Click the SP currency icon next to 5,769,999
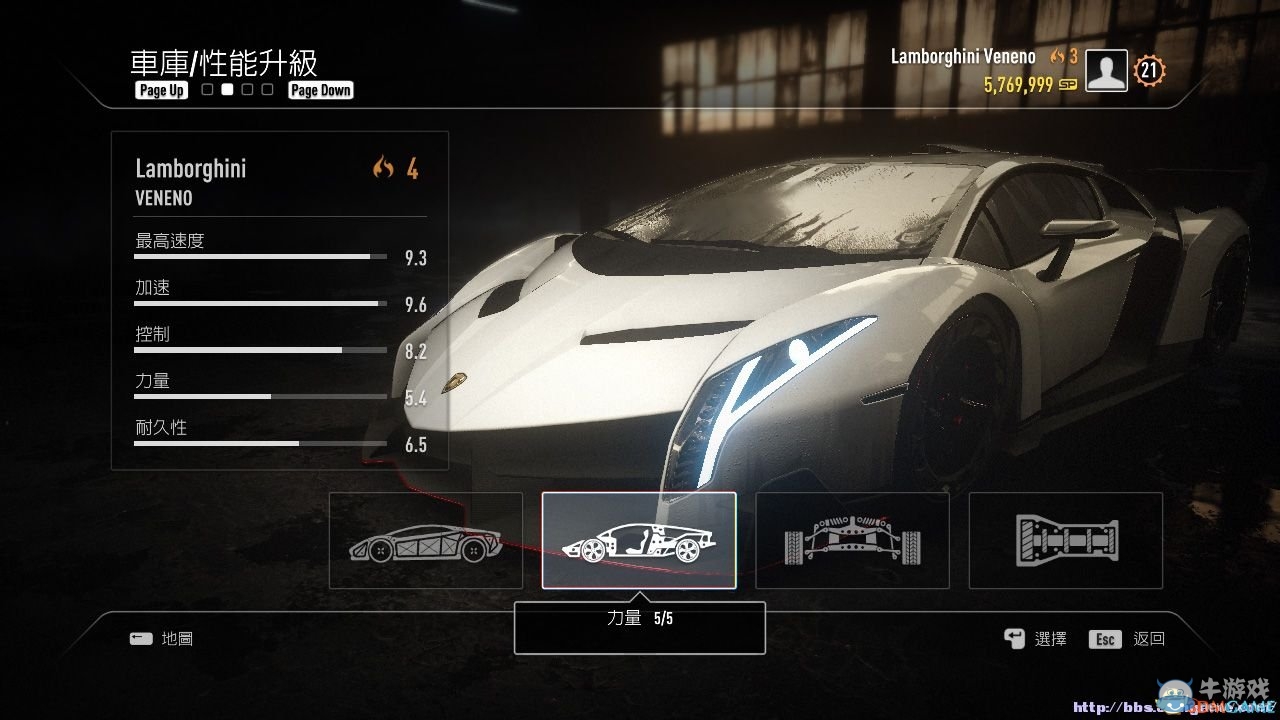Viewport: 1280px width, 720px height. point(1067,84)
